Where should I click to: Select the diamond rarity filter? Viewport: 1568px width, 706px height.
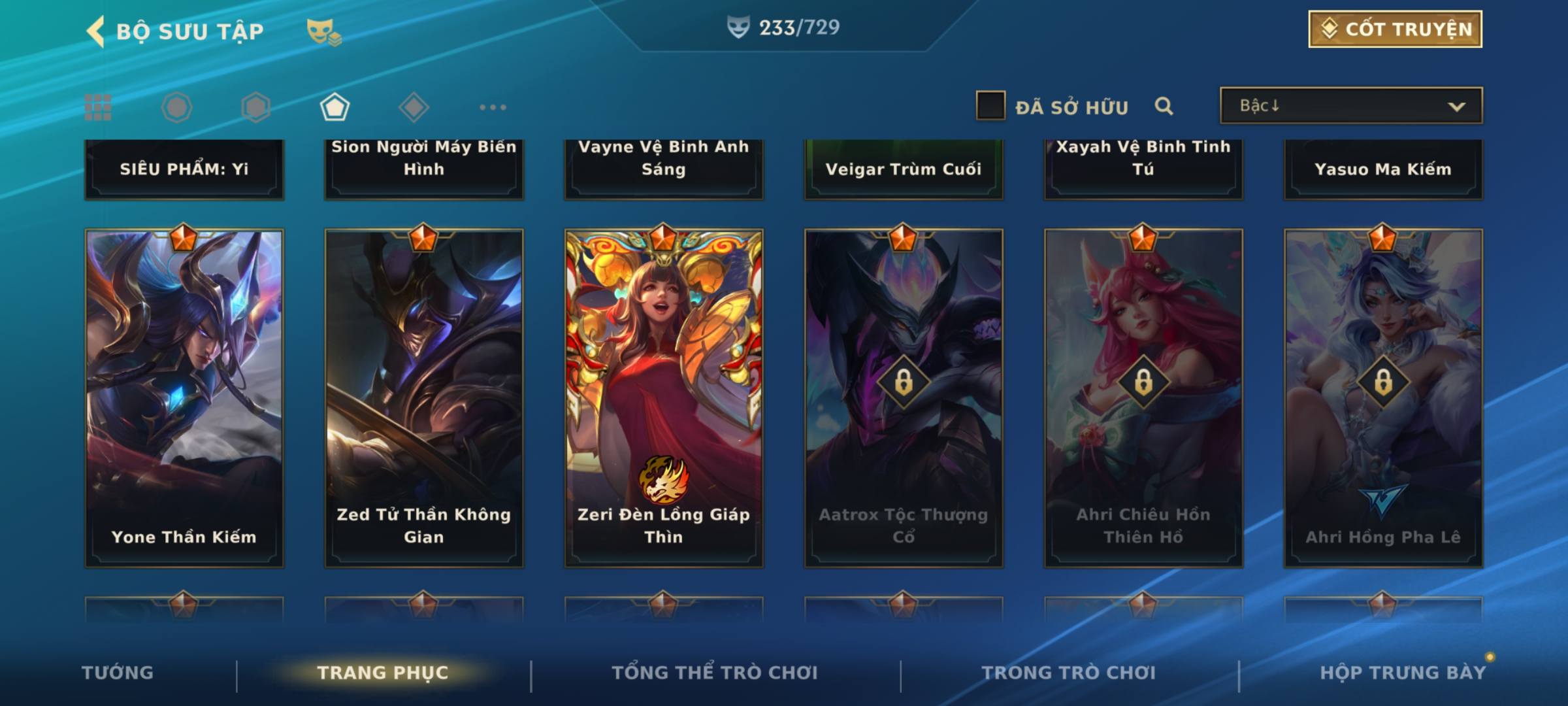(414, 107)
